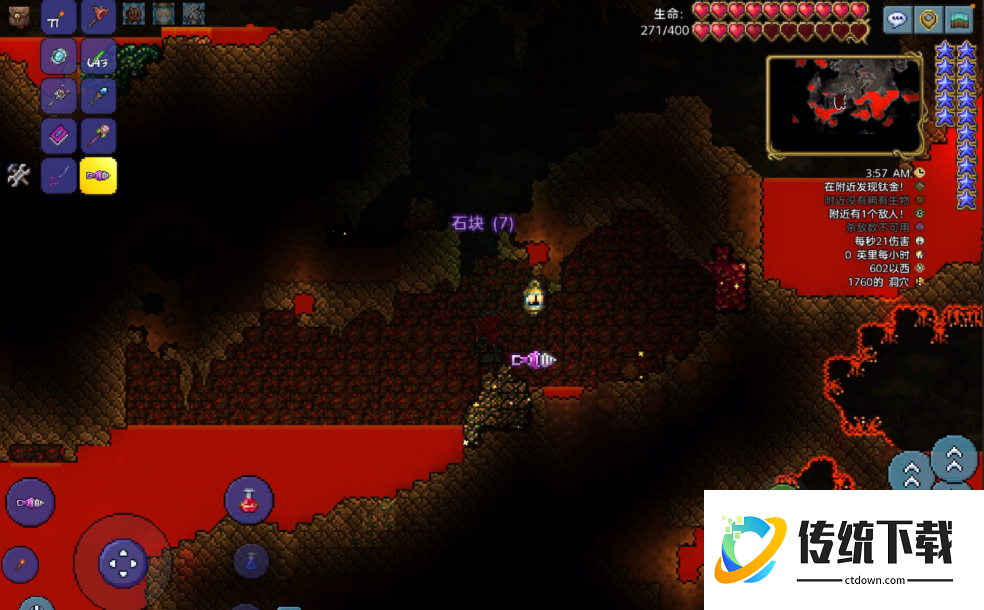Select the purple sword hotbar slot
The image size is (984, 610).
point(58,176)
